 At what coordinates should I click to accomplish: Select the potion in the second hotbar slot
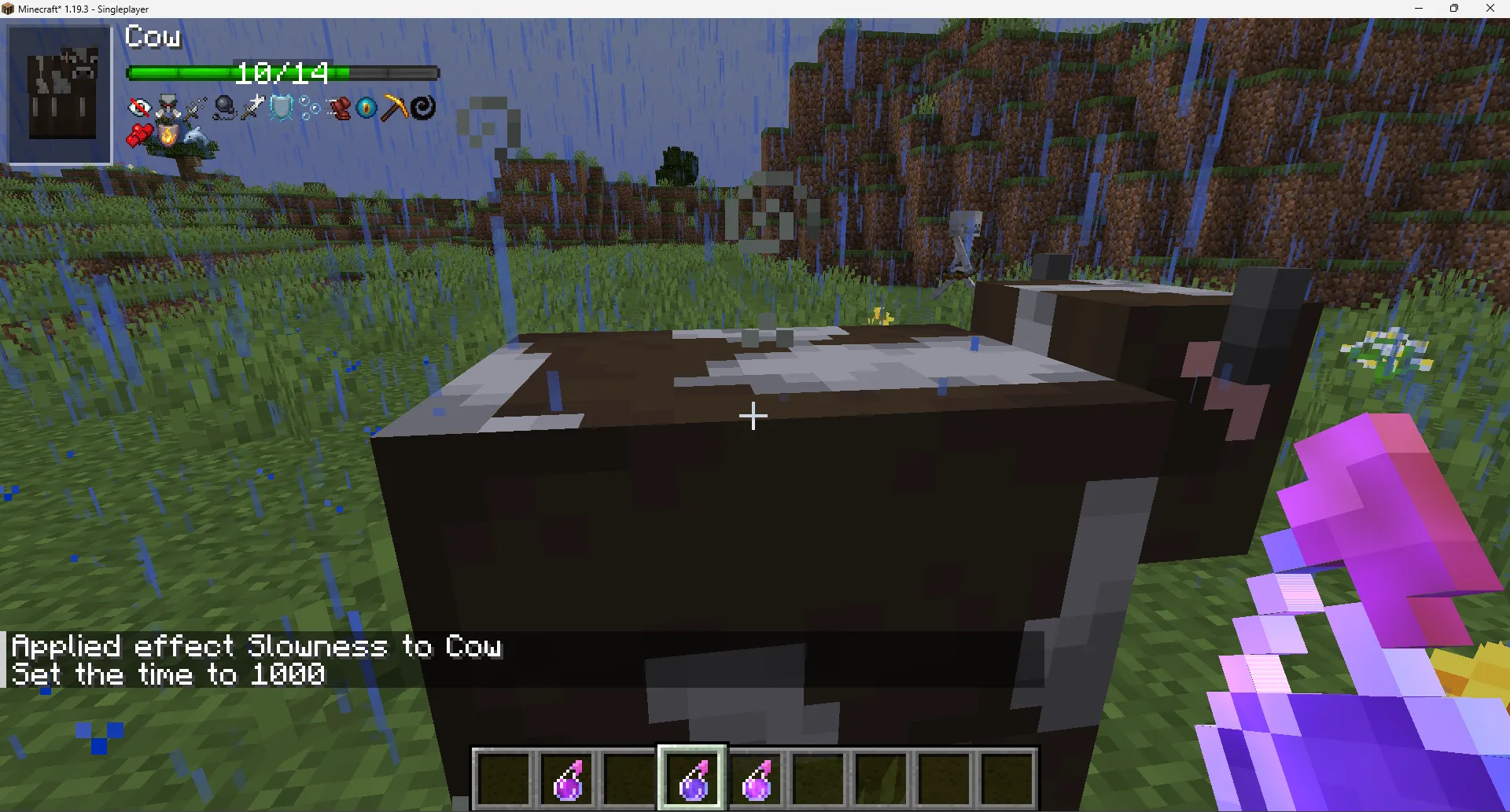click(567, 777)
